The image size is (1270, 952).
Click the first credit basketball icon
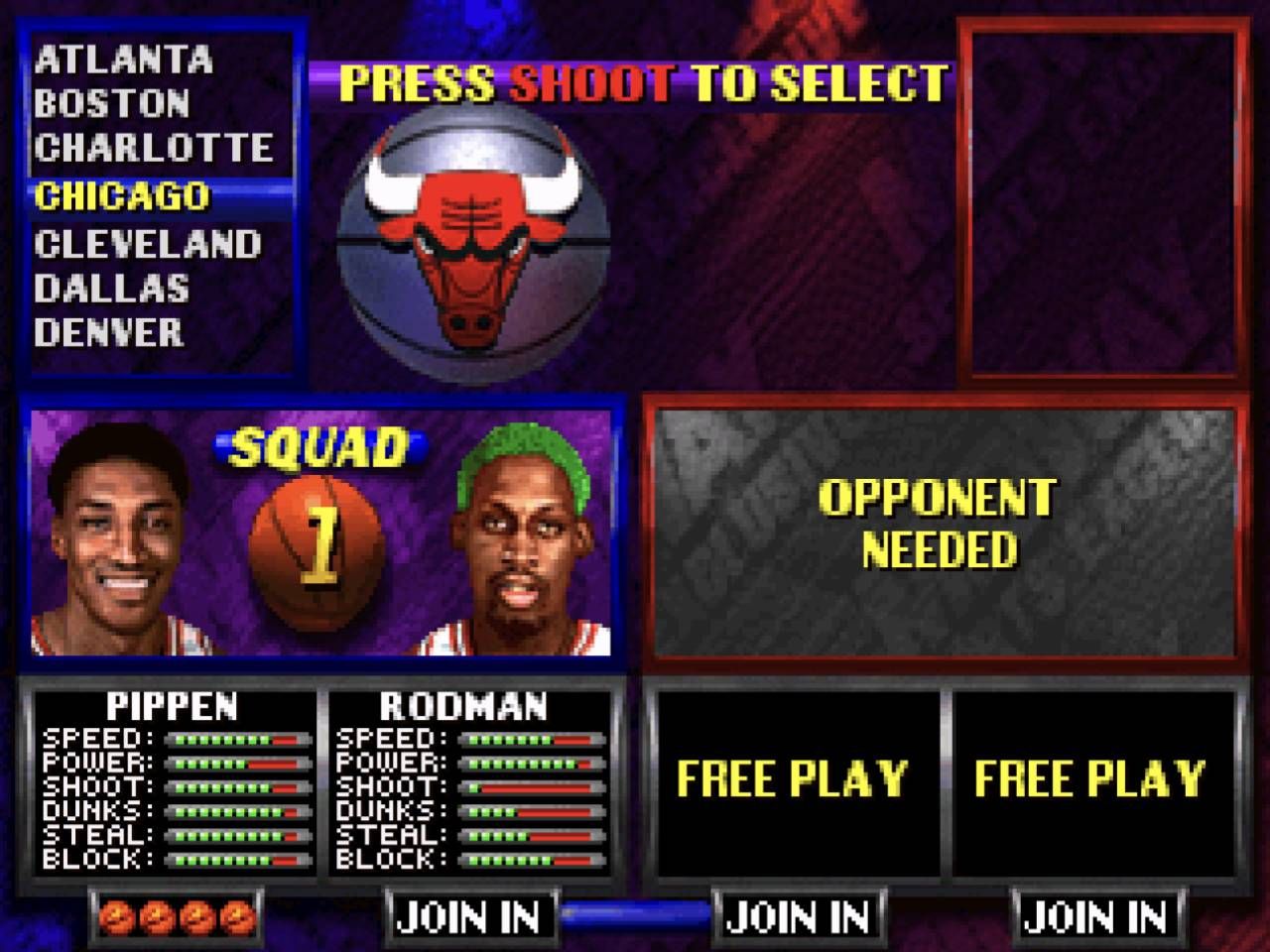click(116, 917)
